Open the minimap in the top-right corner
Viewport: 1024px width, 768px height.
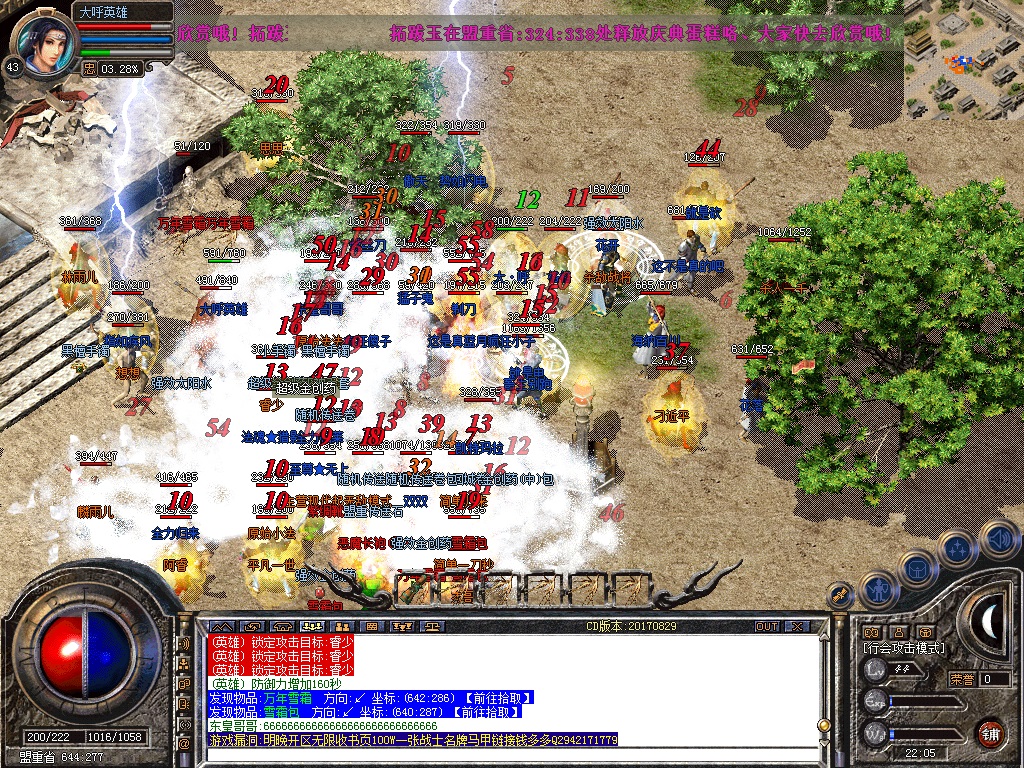coord(963,58)
